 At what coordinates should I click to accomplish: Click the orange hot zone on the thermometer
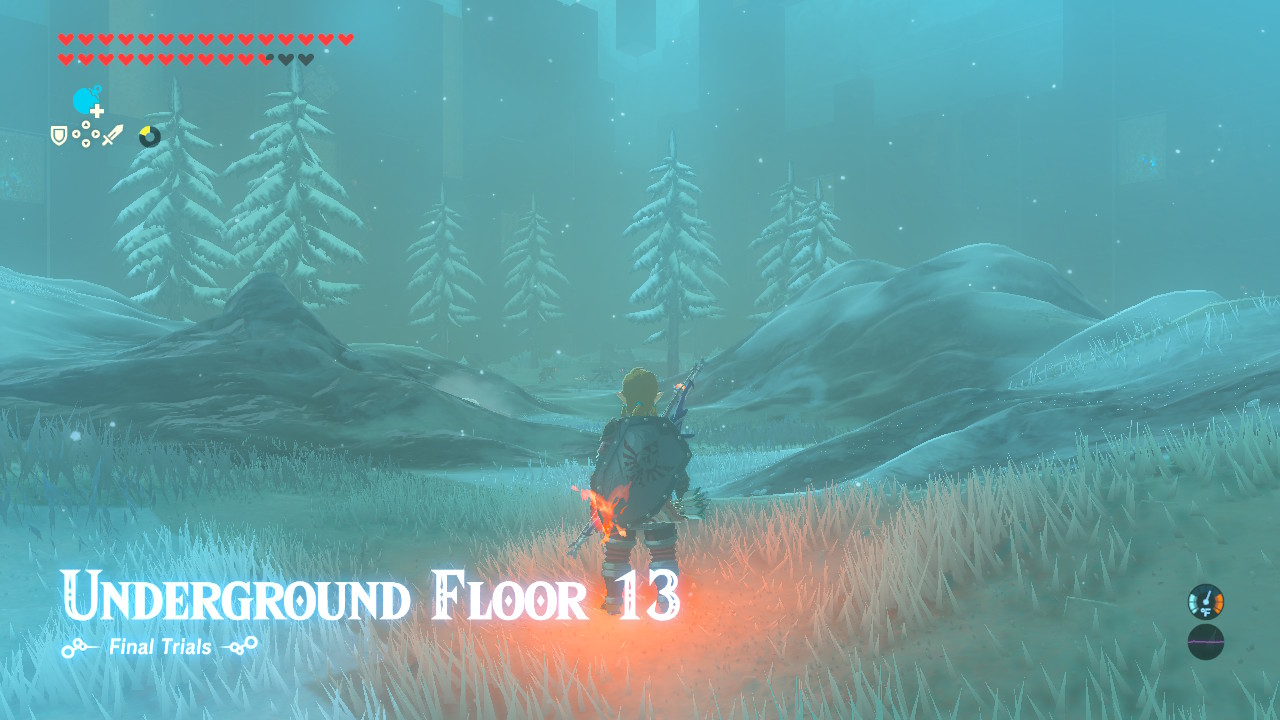[x=1218, y=602]
